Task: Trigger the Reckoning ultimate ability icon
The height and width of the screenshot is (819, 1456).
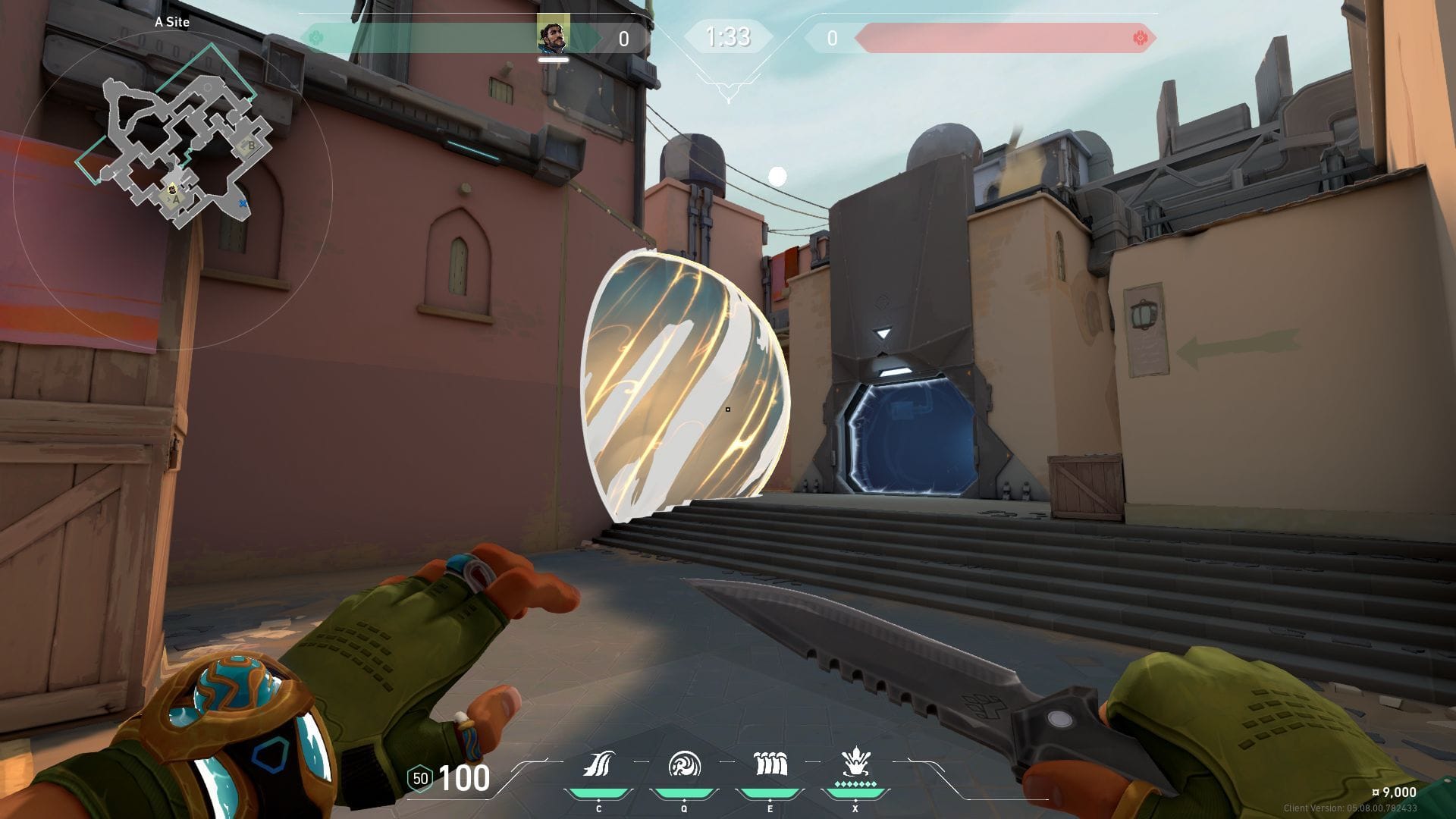Action: coord(855,763)
